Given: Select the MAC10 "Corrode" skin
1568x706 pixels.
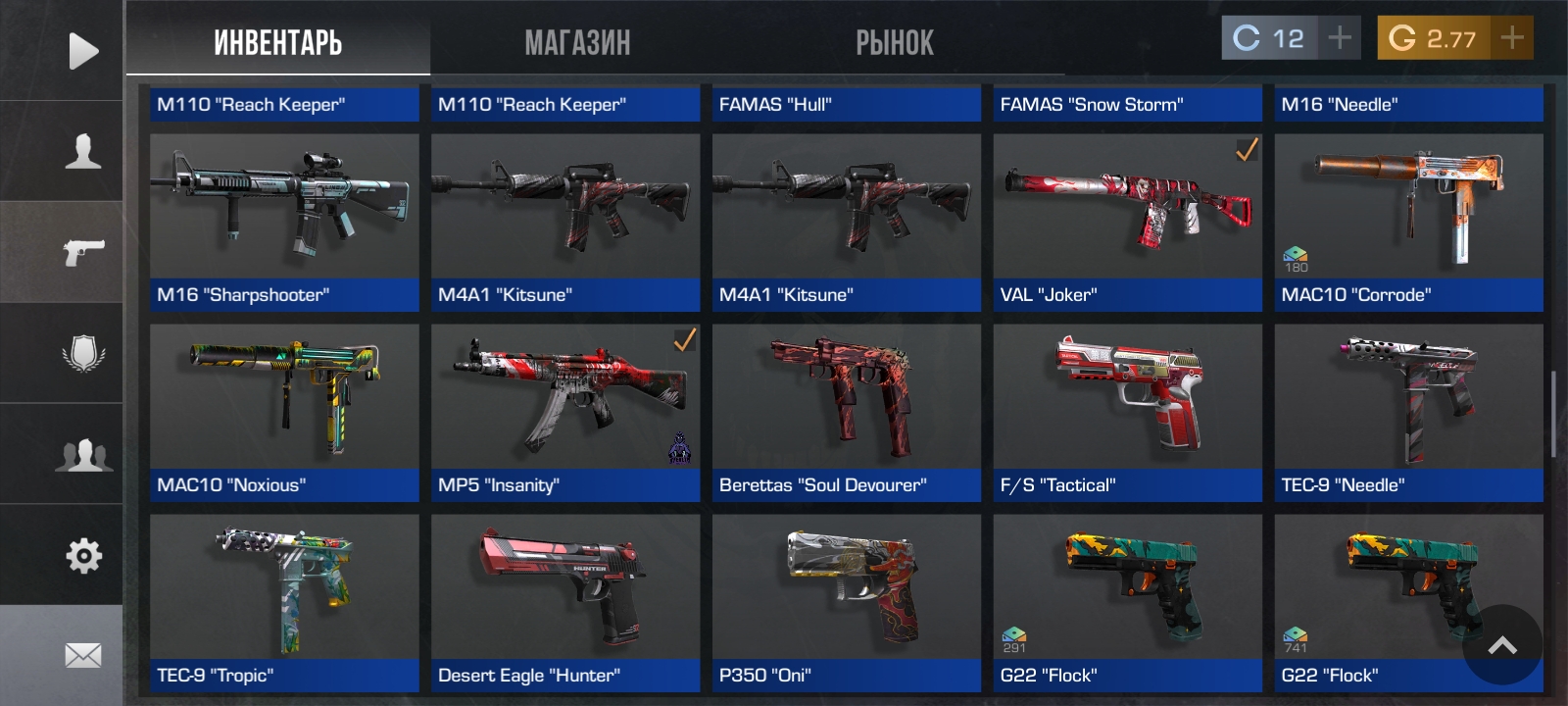Looking at the screenshot, I should pos(1408,222).
